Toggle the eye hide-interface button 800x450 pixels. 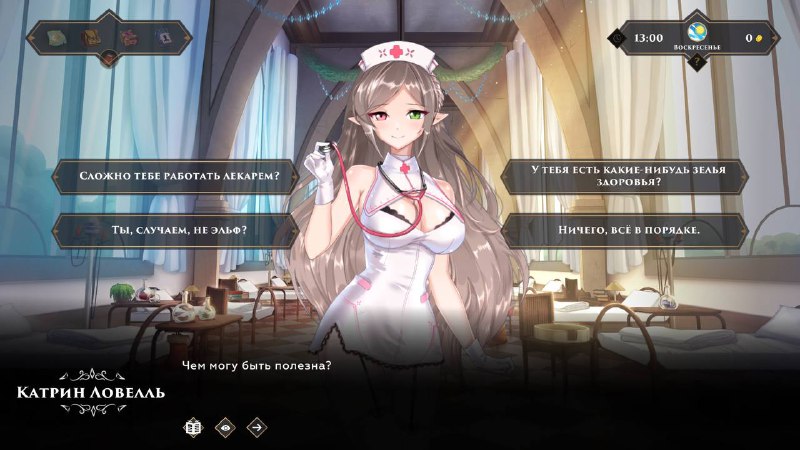coord(225,427)
